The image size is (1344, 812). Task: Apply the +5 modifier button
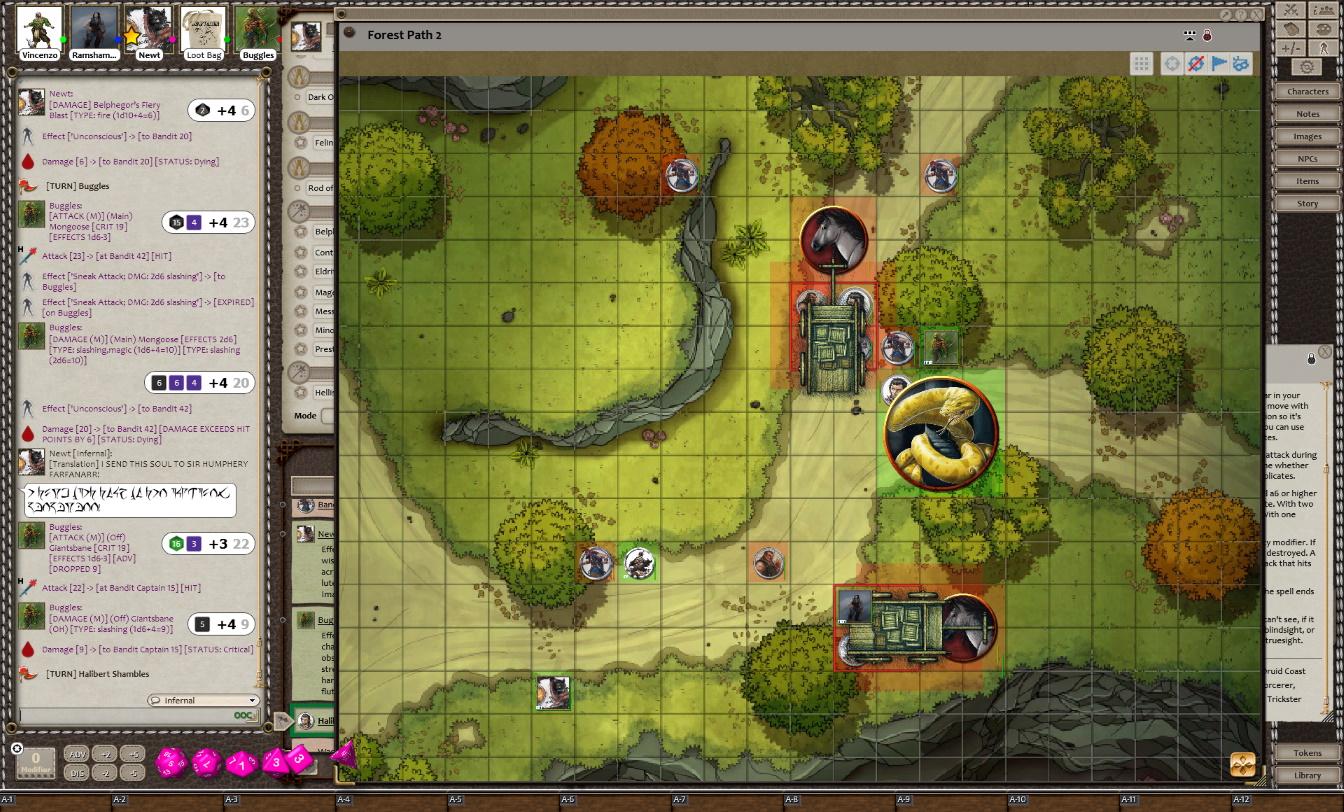pos(134,754)
